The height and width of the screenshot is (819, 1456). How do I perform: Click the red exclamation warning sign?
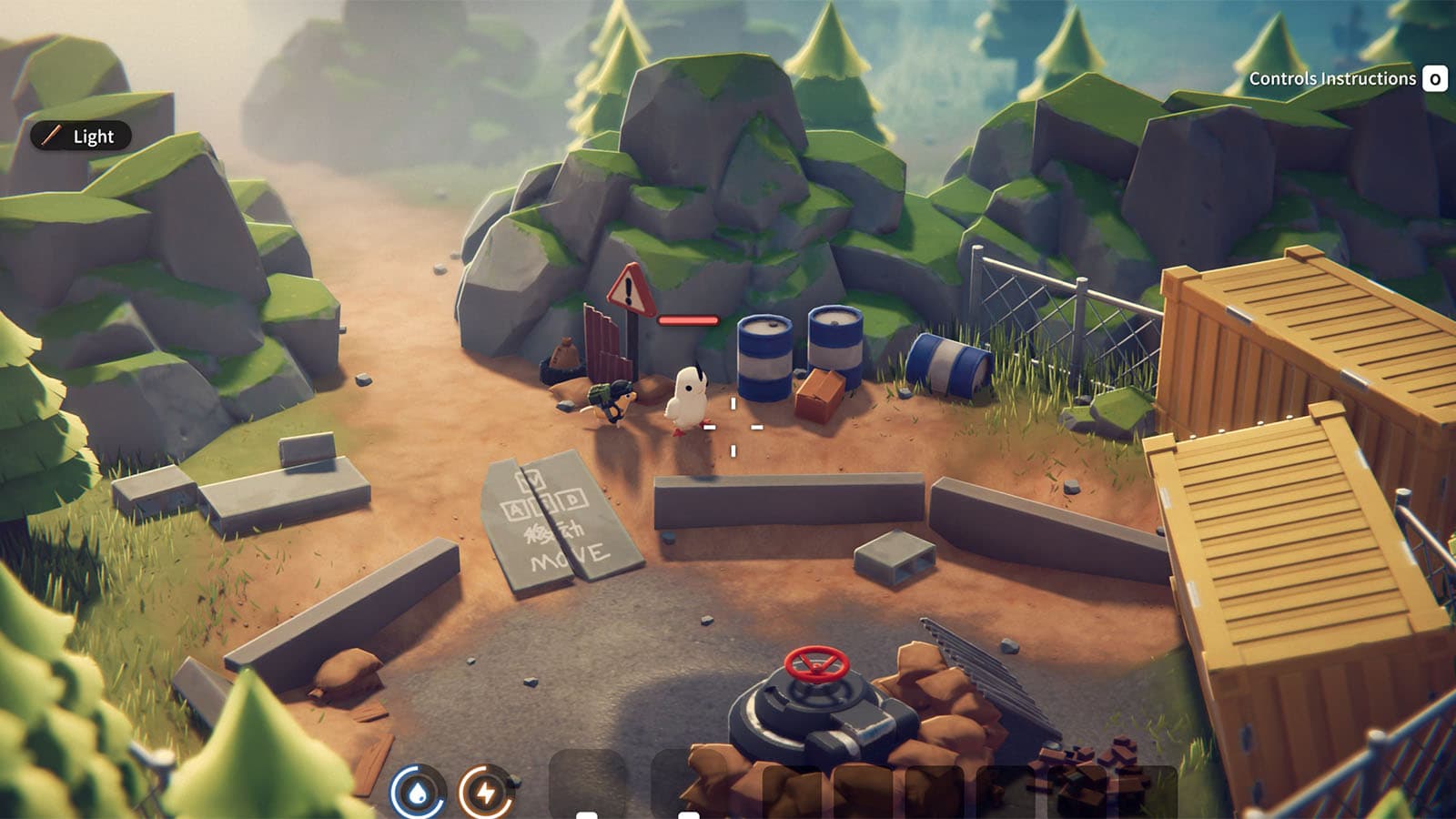(628, 291)
